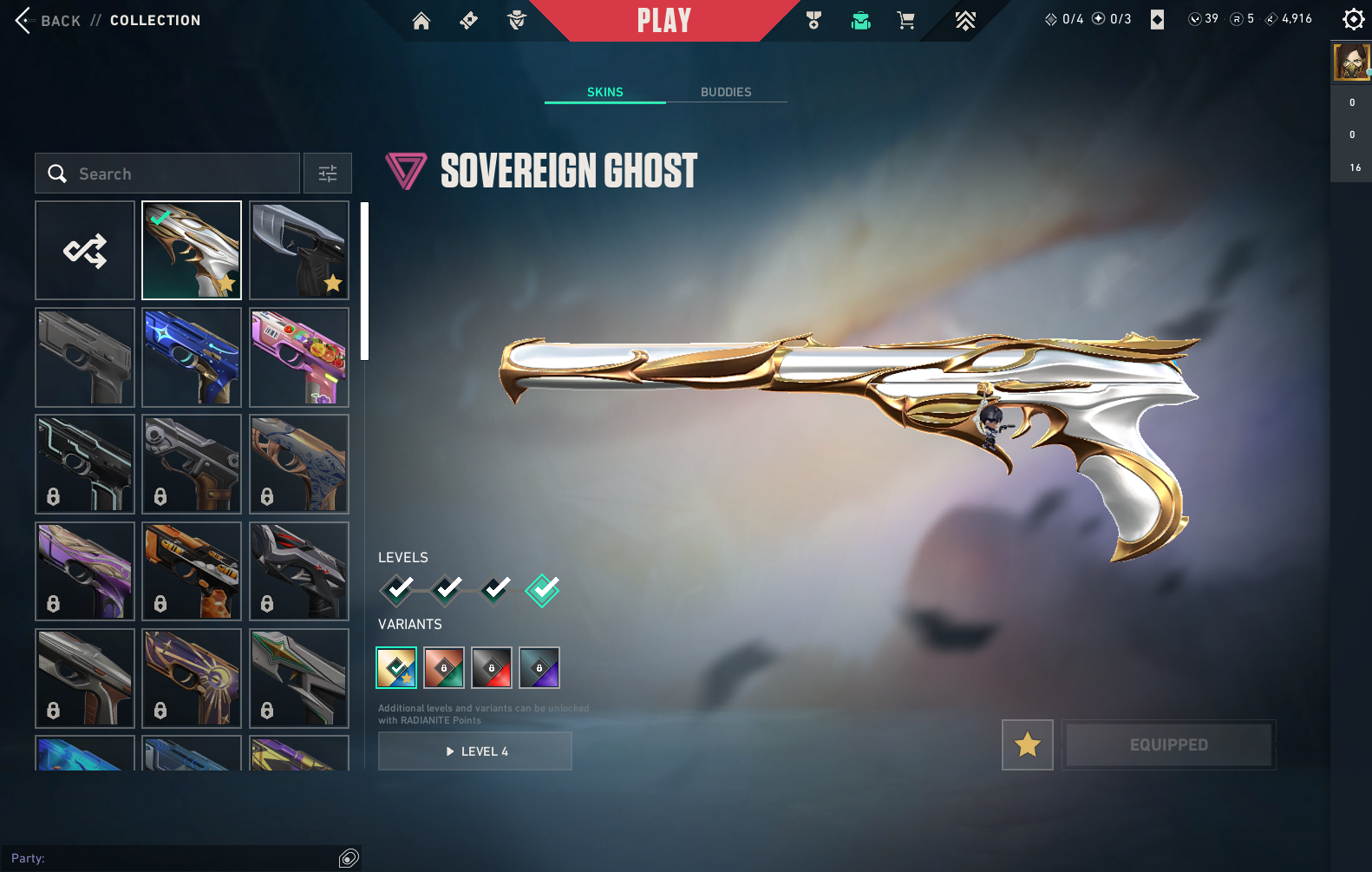Image resolution: width=1372 pixels, height=872 pixels.
Task: Select the blue star-patterned Ghost skin
Action: [x=192, y=357]
